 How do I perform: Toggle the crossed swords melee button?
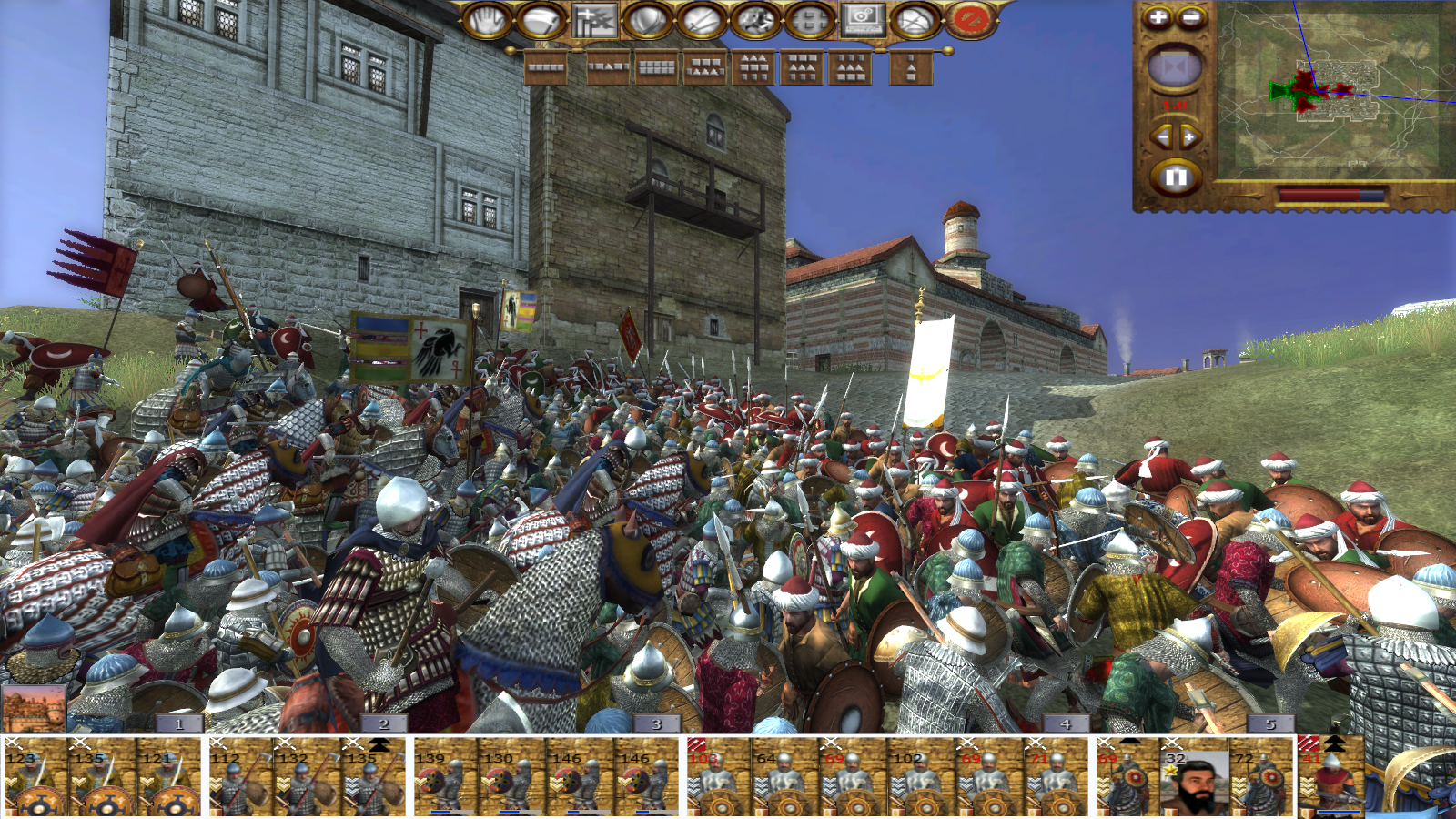point(701,20)
